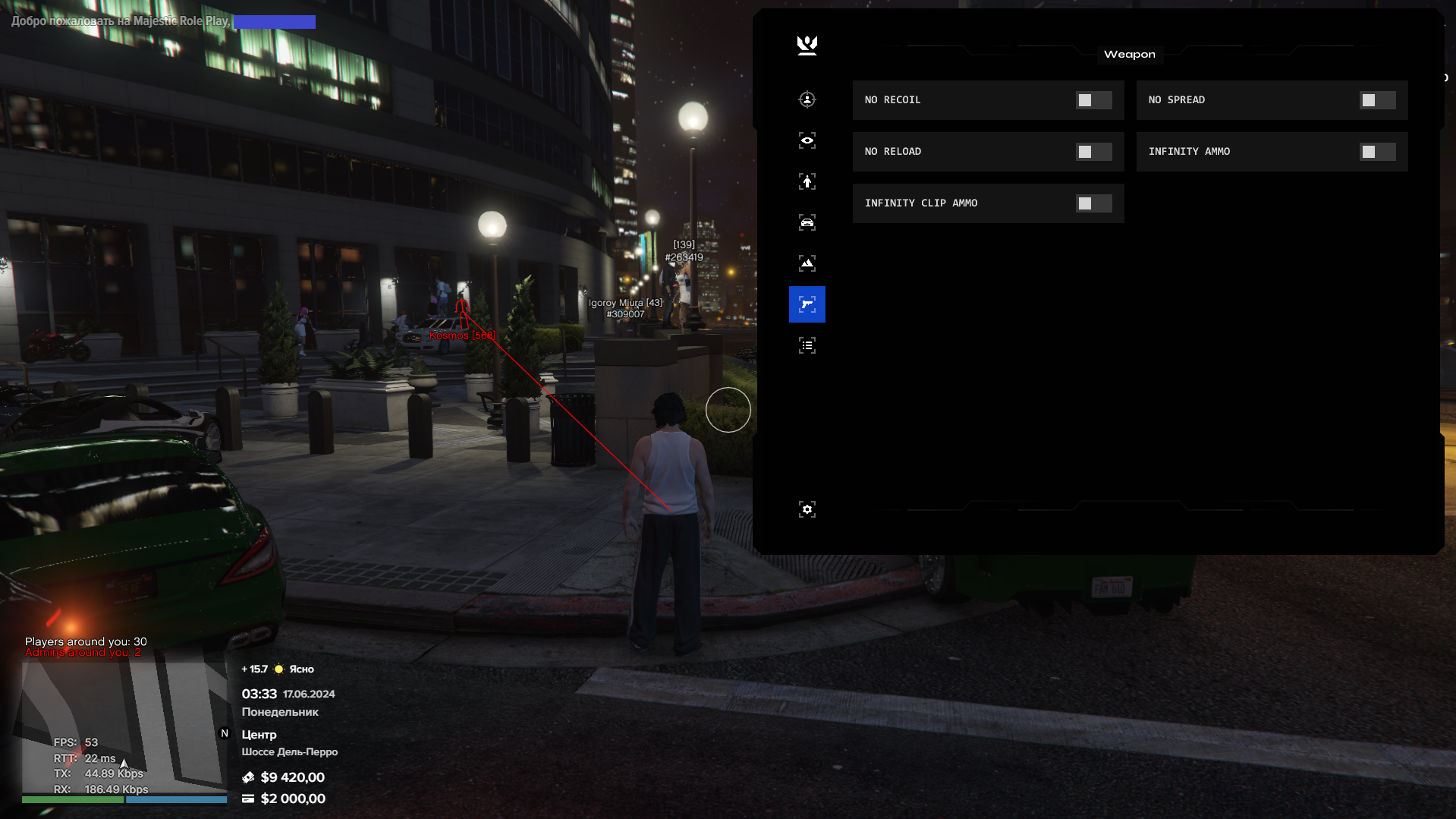The image size is (1456, 819).
Task: Enable the No Spread option
Action: [1377, 100]
